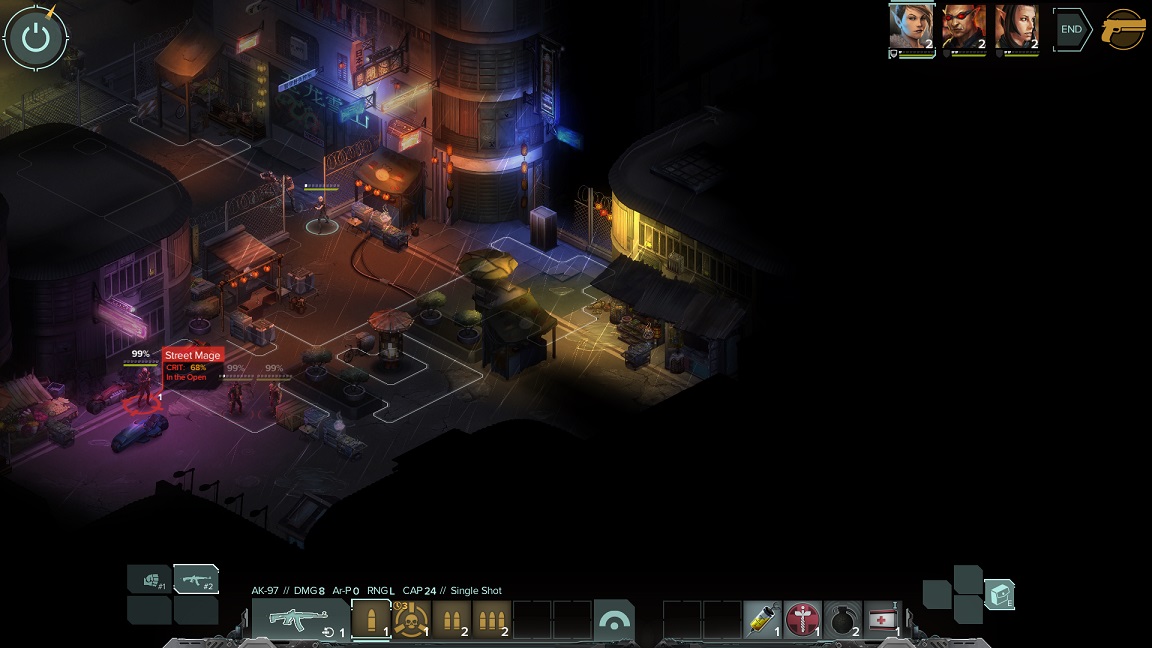Select the grenade item slot
This screenshot has width=1152, height=648.
click(842, 620)
